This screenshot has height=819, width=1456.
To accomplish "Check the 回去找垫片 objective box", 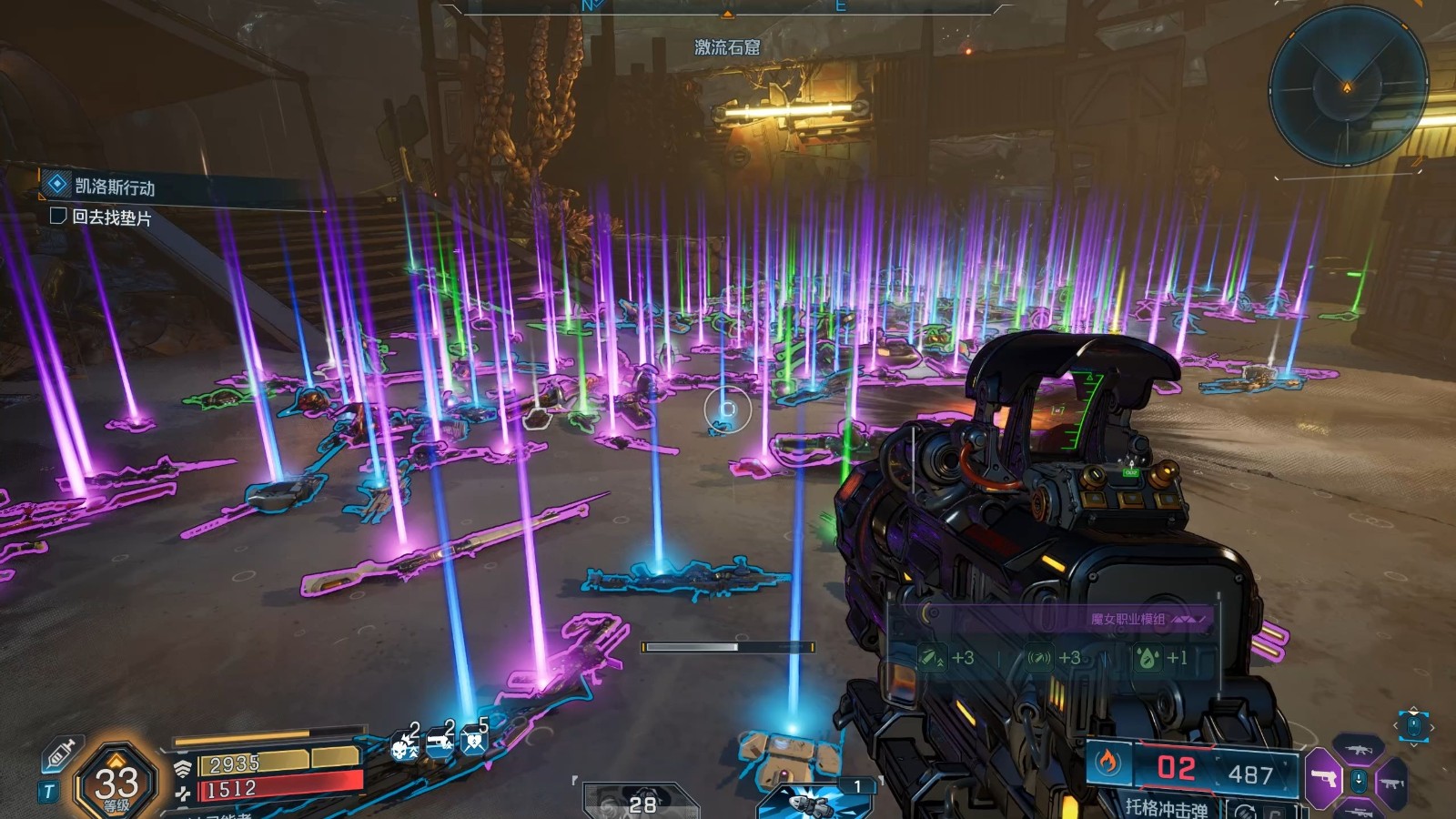I will pos(58,216).
